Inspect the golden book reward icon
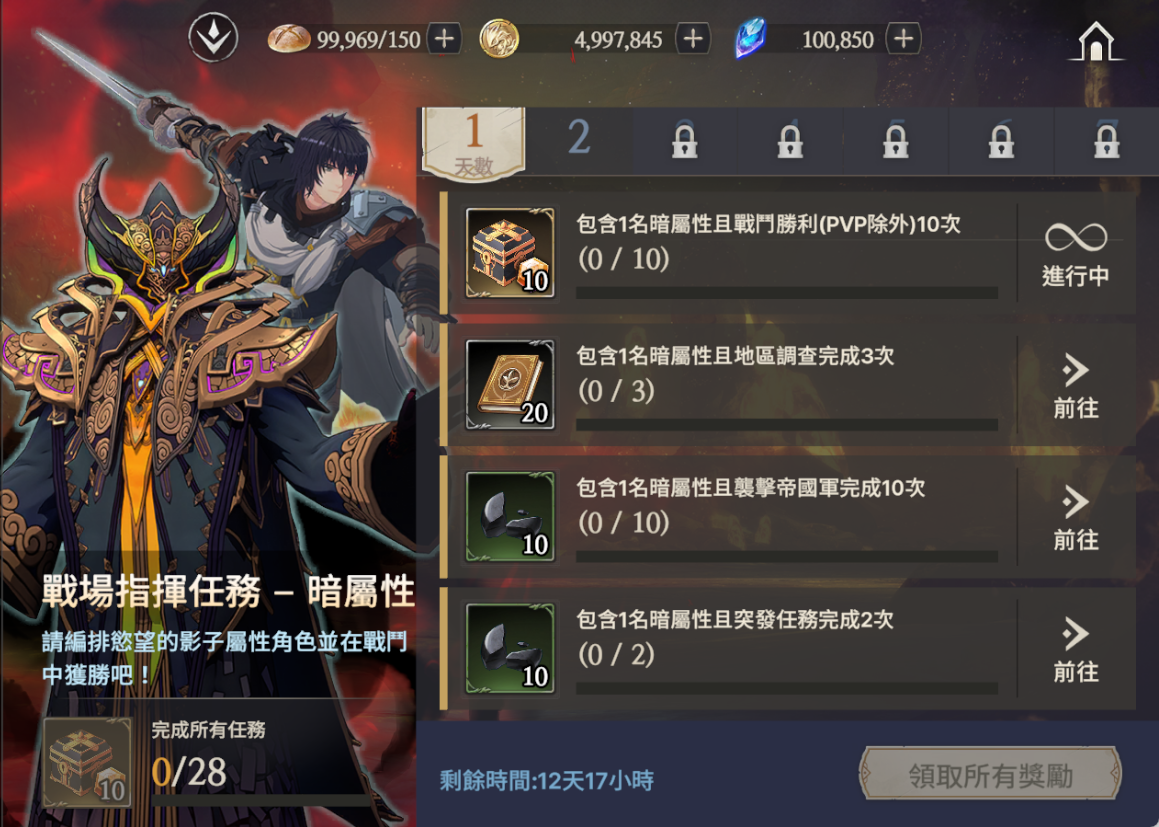 click(x=510, y=386)
